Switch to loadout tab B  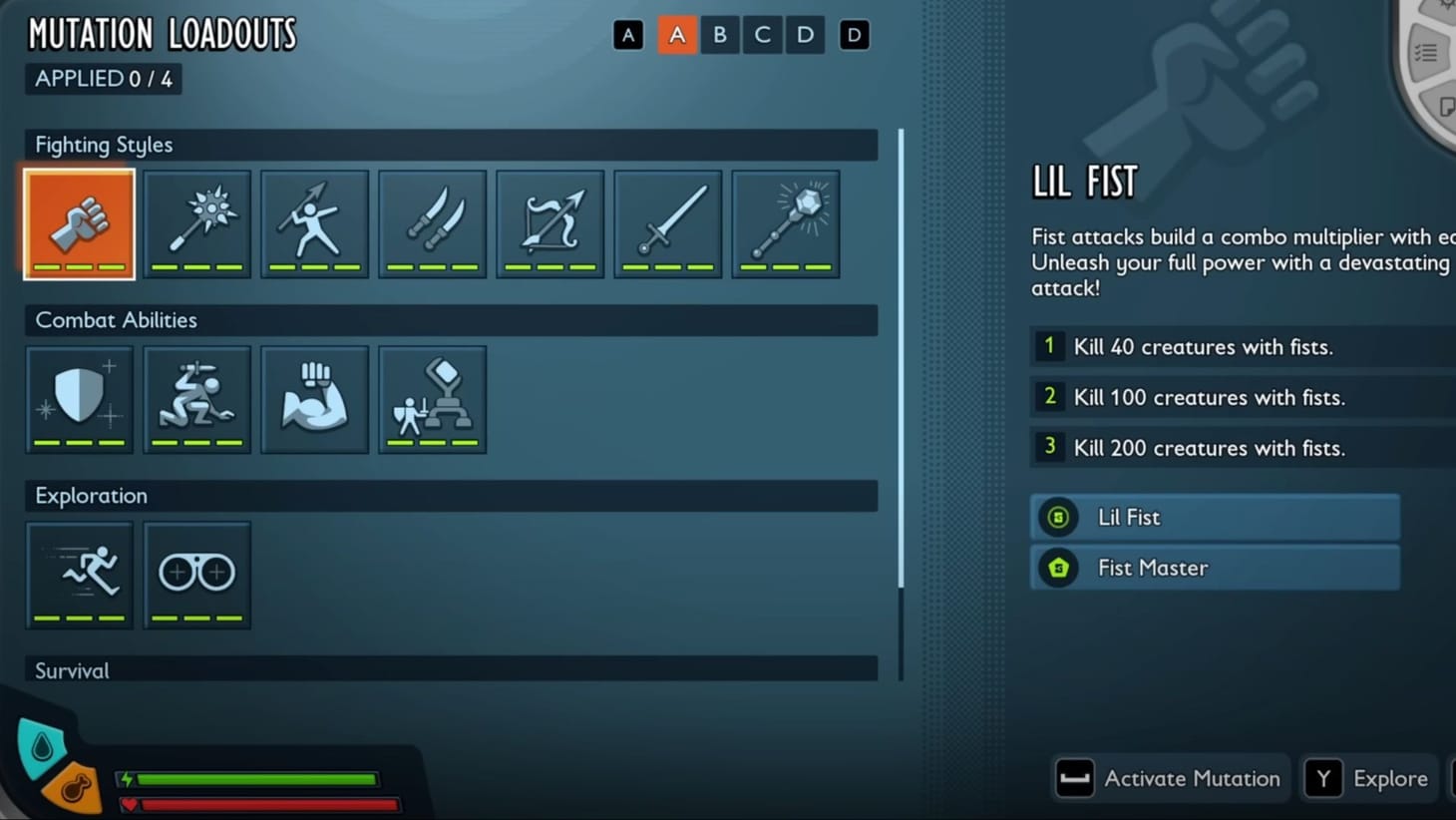click(x=720, y=34)
